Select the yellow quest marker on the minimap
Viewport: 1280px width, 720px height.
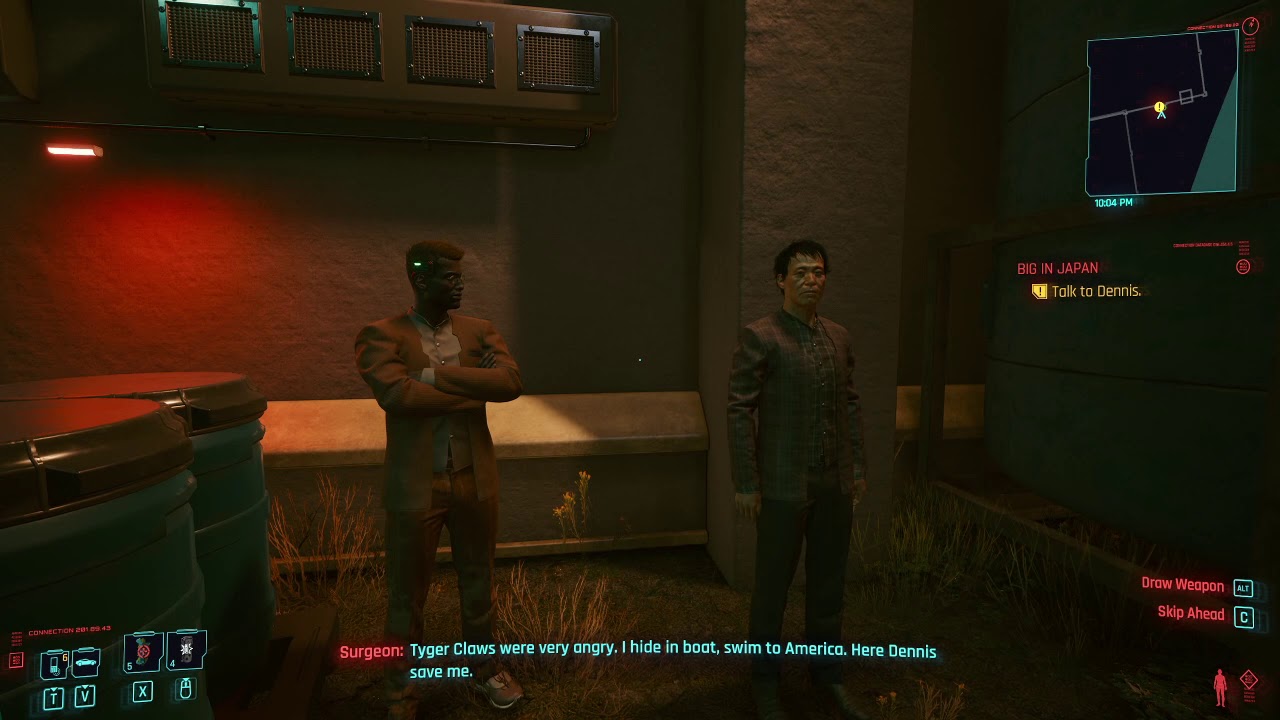click(x=1160, y=106)
